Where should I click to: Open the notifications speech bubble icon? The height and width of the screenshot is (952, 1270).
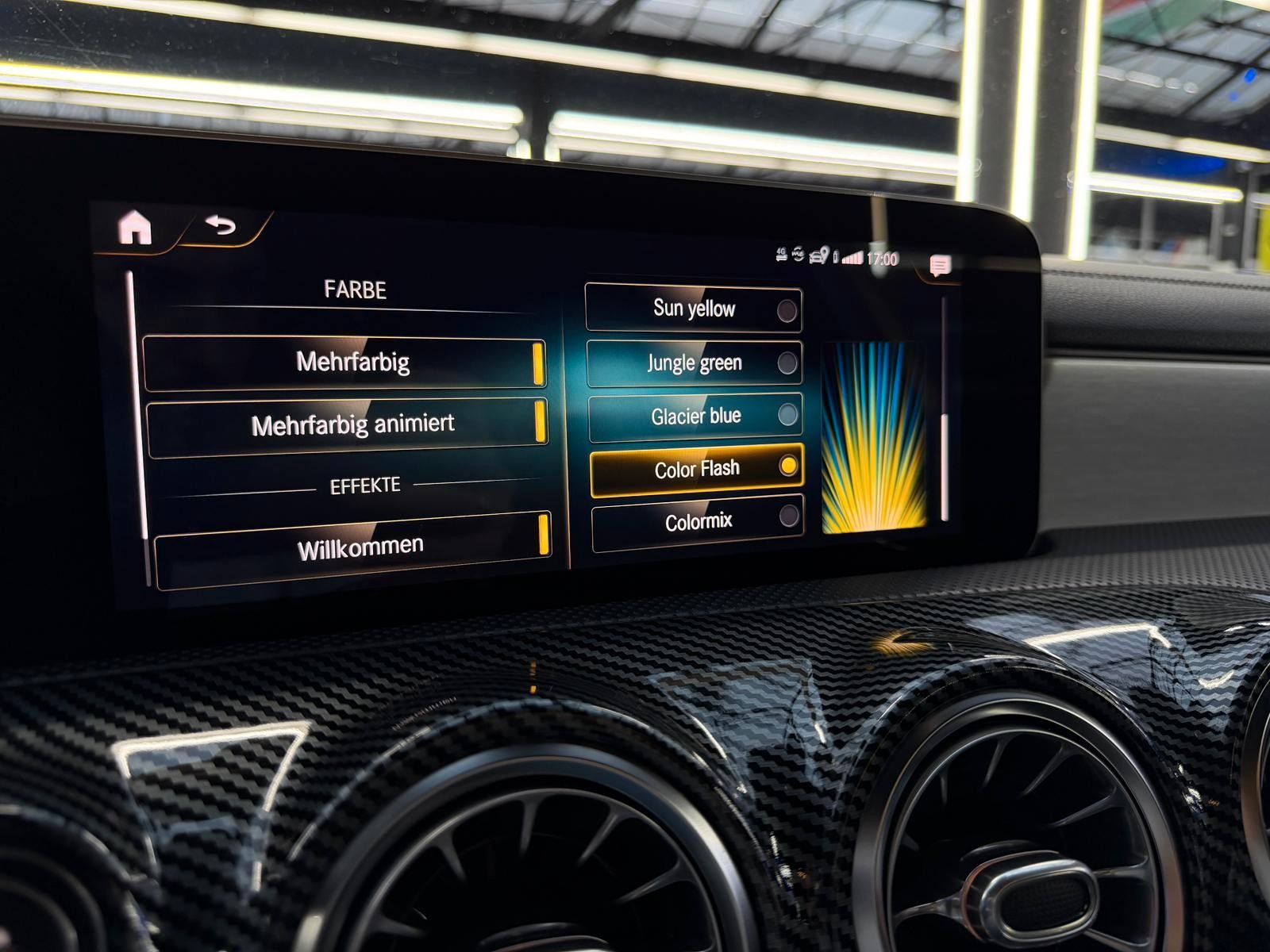pos(940,266)
